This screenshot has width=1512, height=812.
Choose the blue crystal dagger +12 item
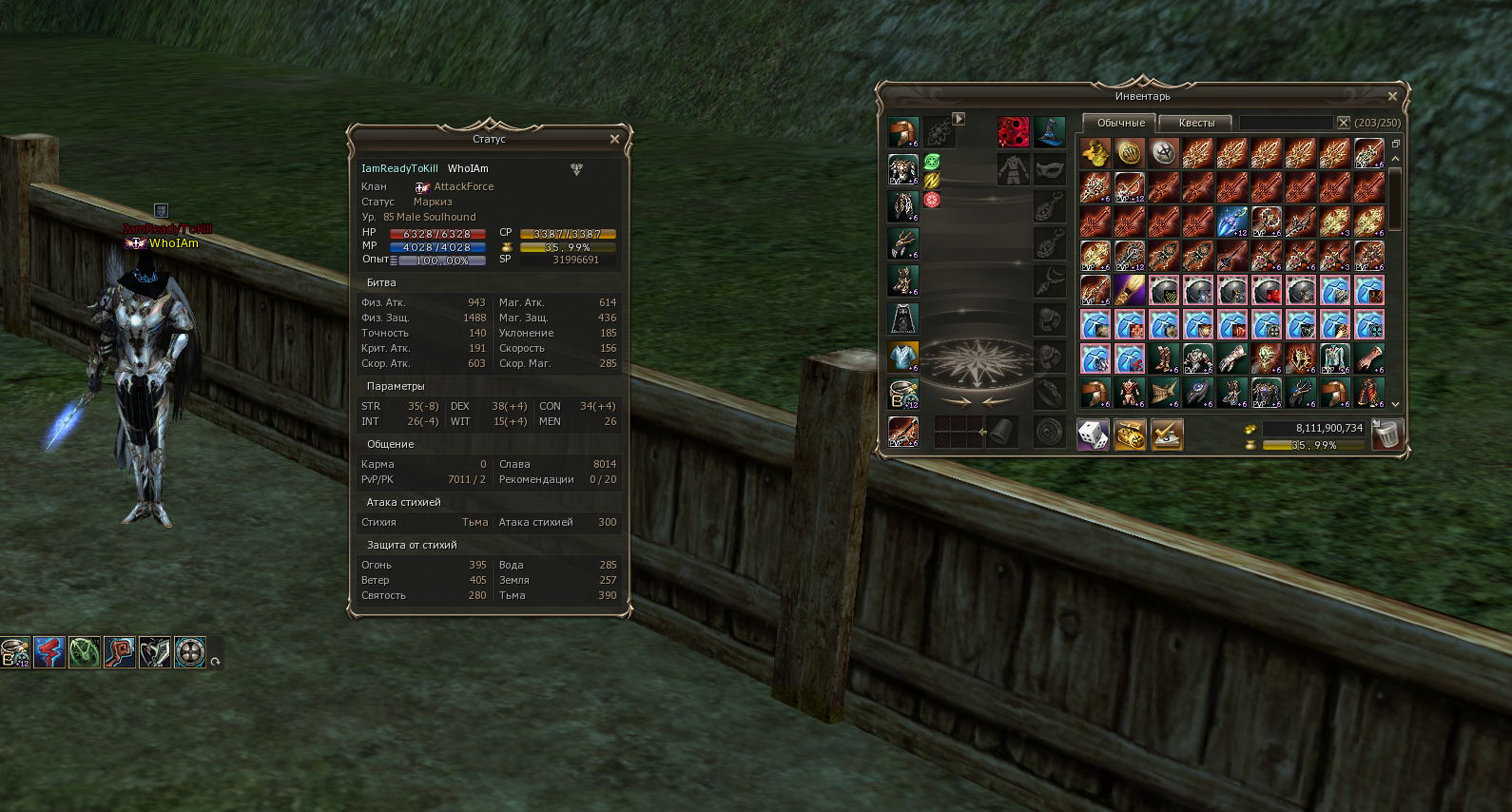point(1232,222)
